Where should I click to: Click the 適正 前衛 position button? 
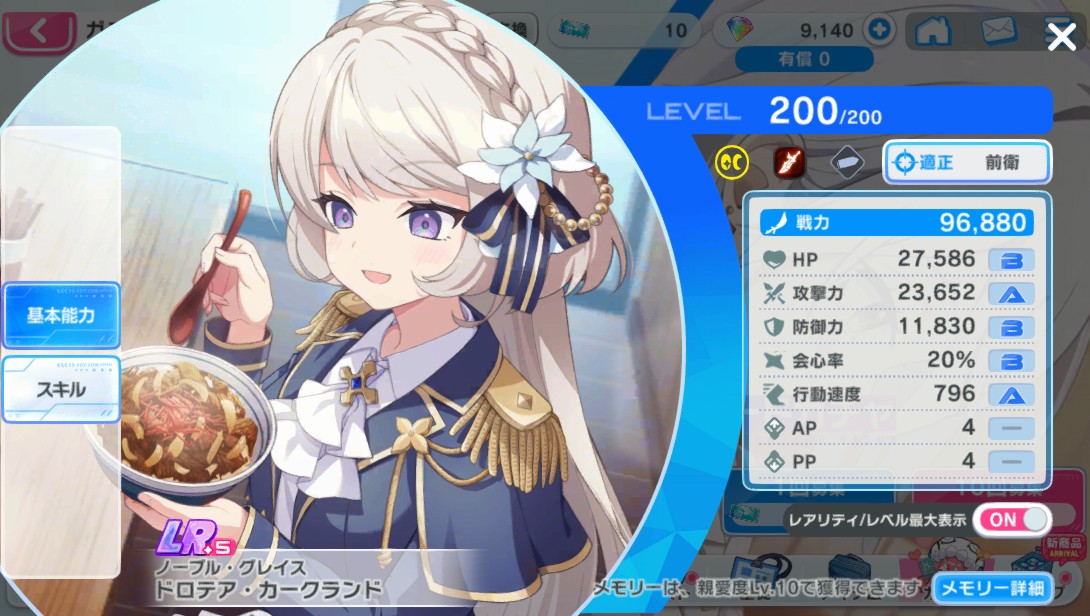(x=966, y=162)
